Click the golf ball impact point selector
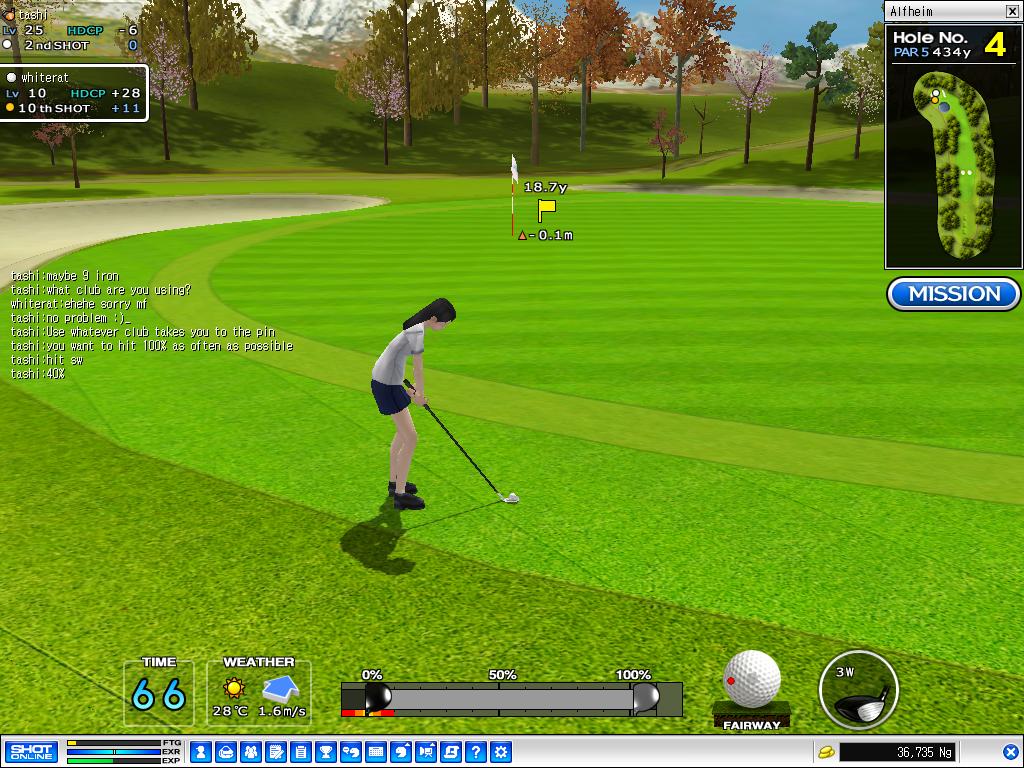Viewport: 1024px width, 768px height. tap(751, 679)
